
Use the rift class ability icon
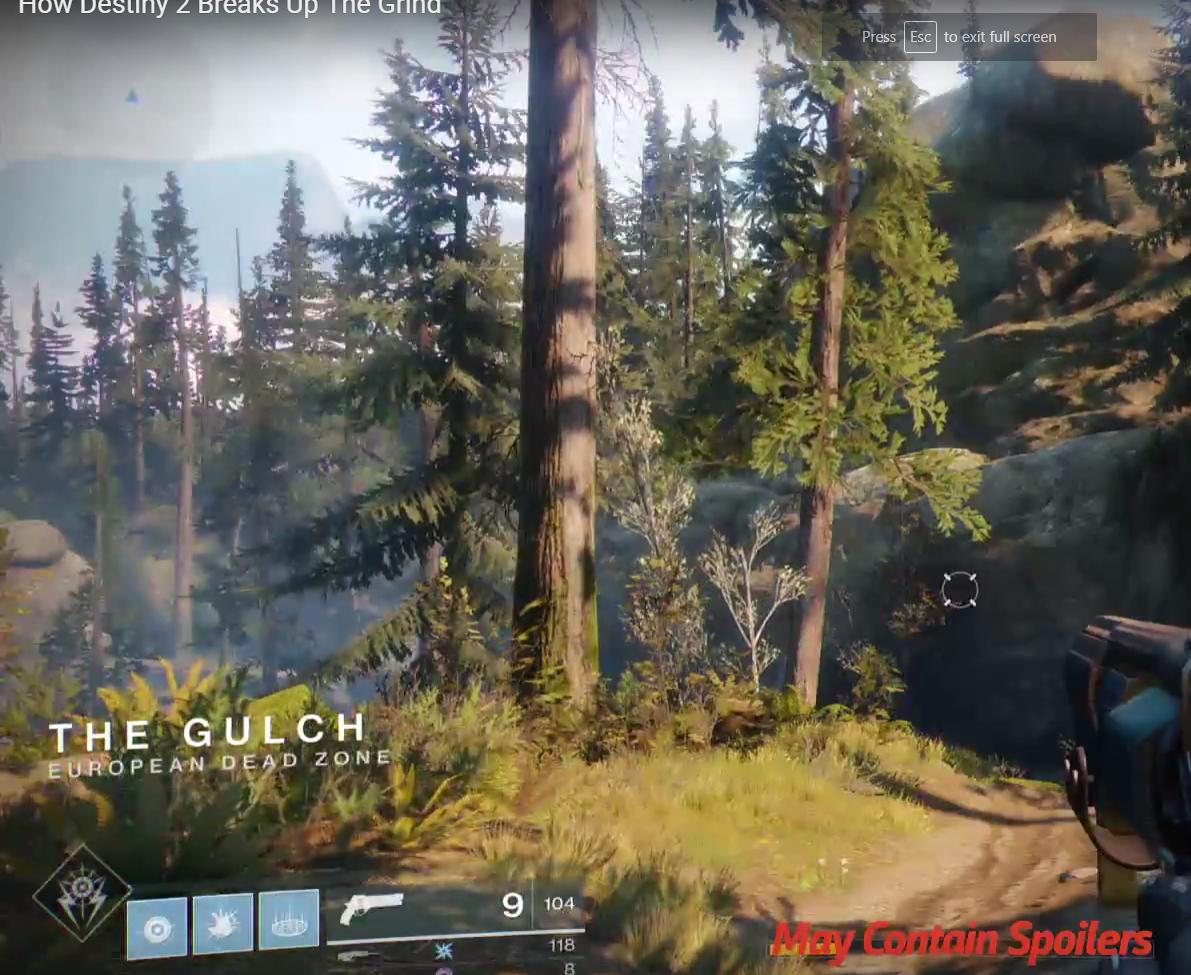coord(289,919)
